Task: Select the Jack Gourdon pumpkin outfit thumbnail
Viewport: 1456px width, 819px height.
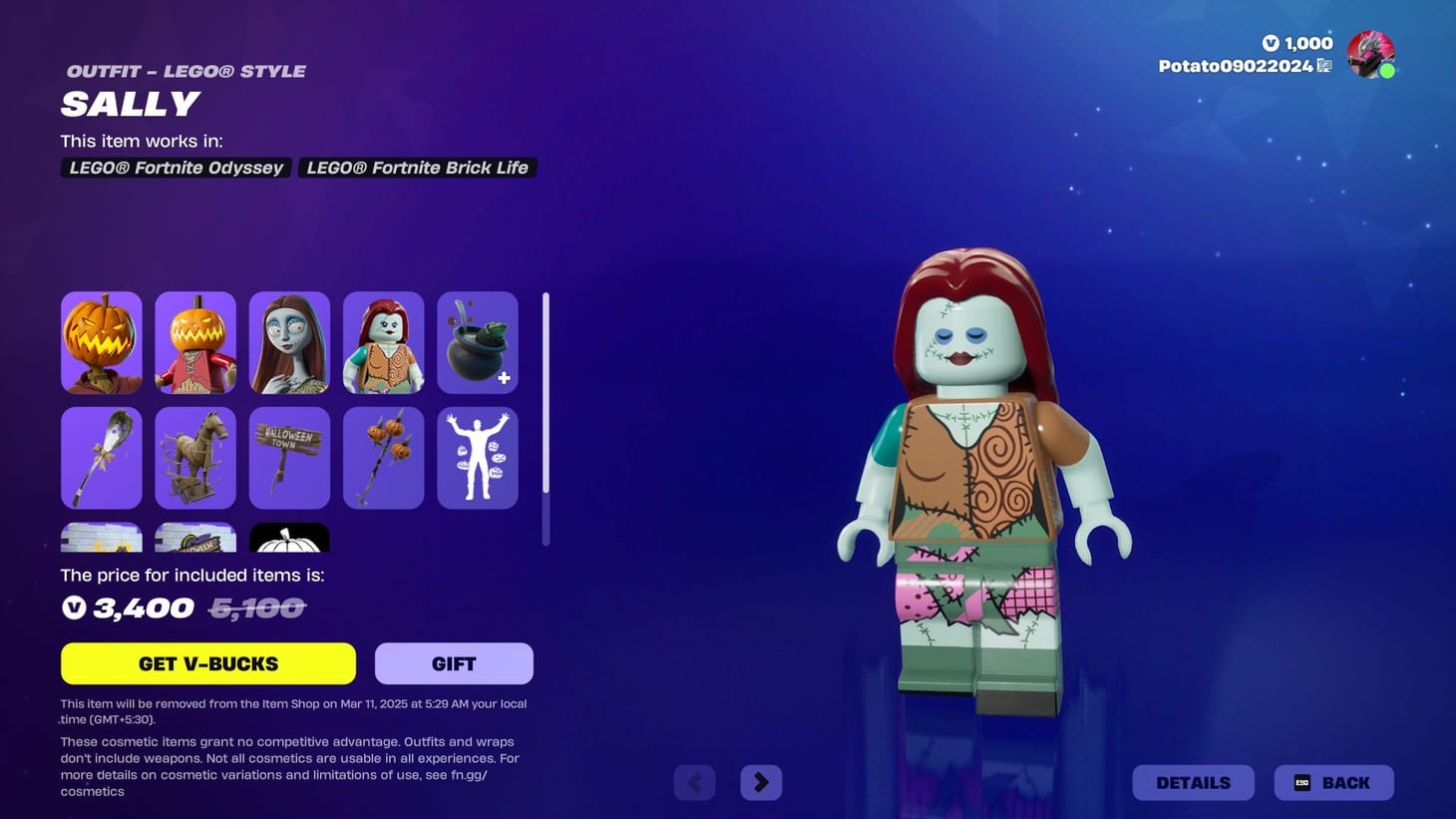Action: [101, 342]
